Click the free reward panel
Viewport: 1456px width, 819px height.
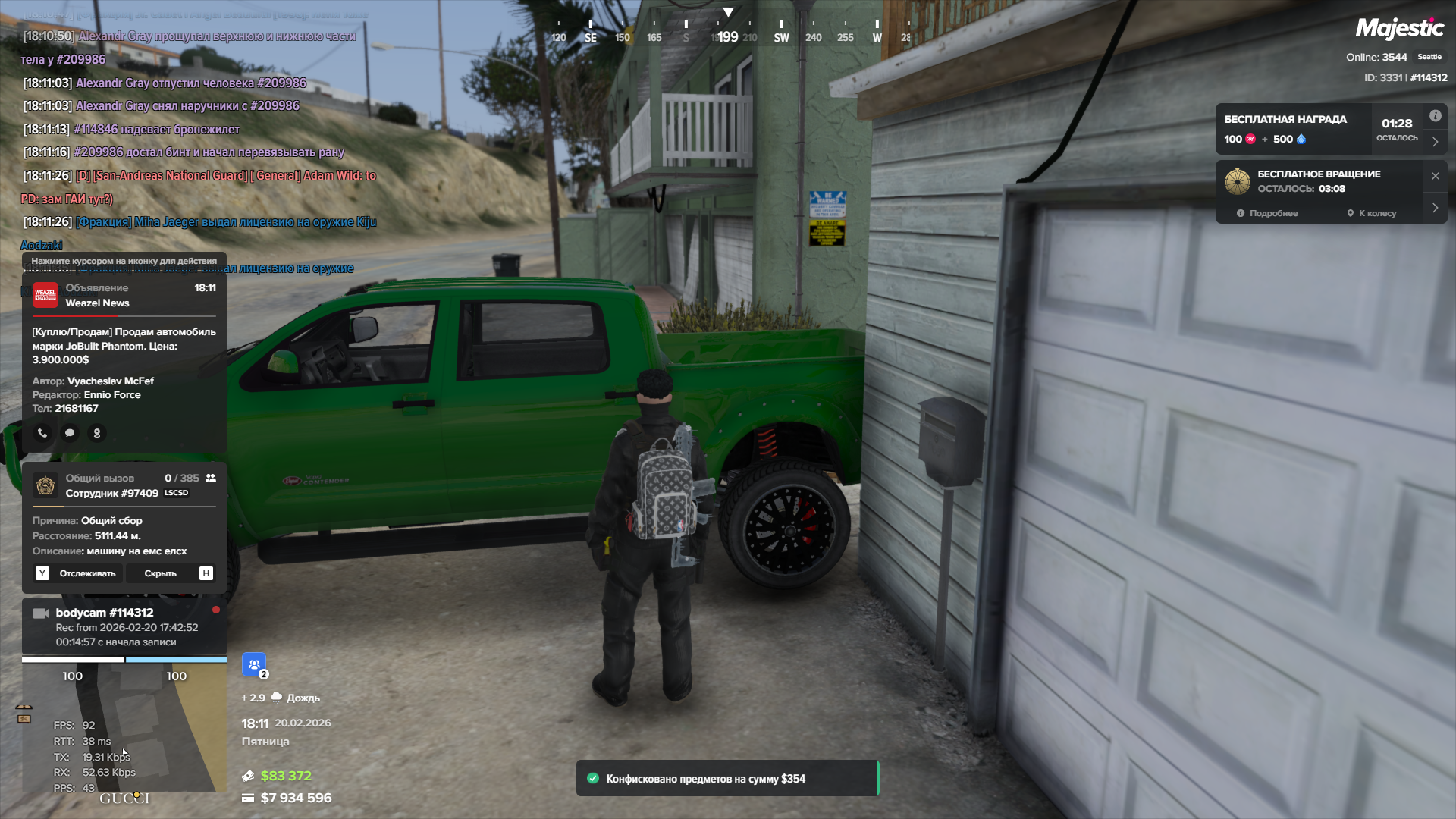(x=1294, y=129)
